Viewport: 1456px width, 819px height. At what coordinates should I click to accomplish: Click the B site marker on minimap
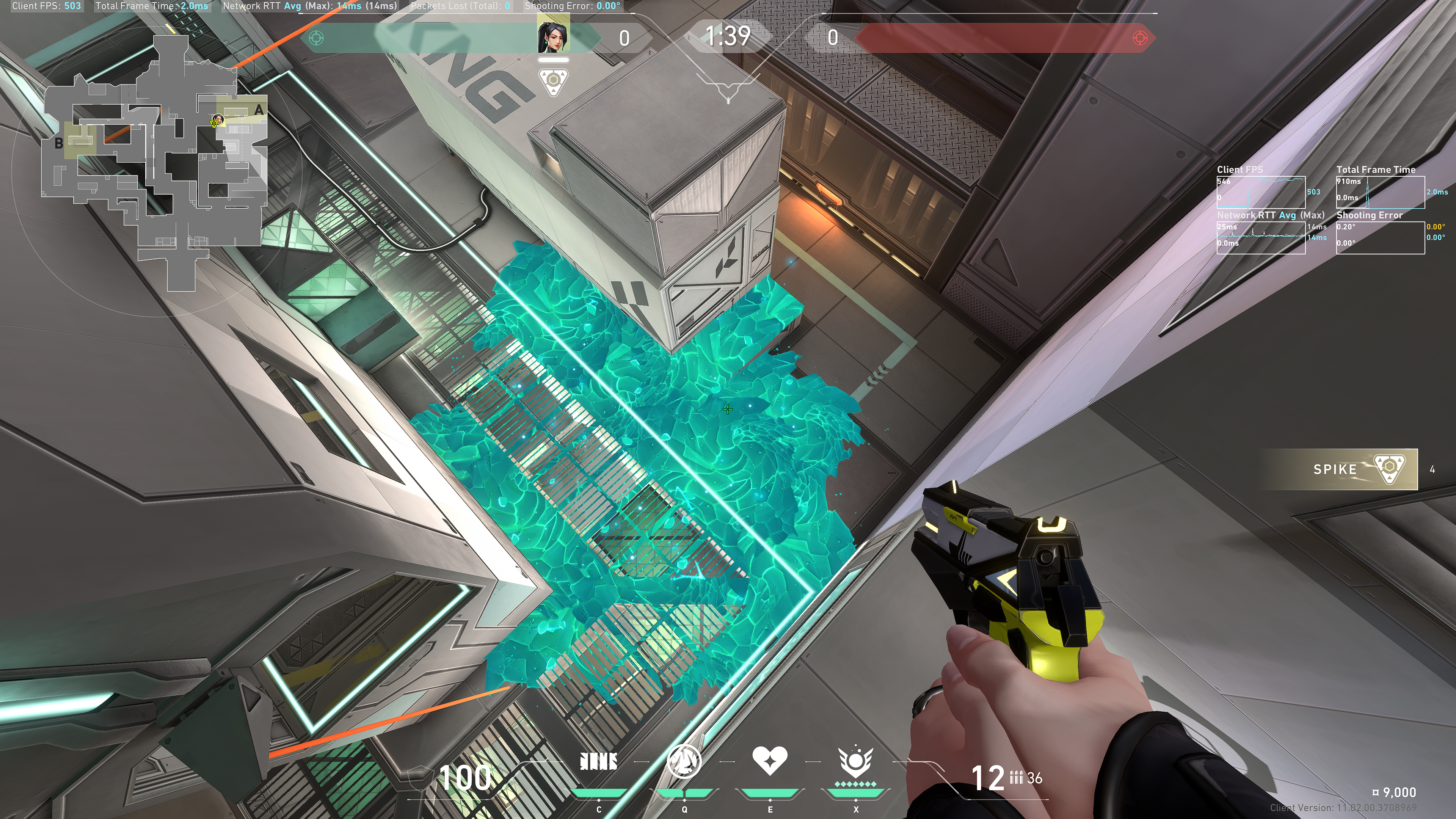59,144
